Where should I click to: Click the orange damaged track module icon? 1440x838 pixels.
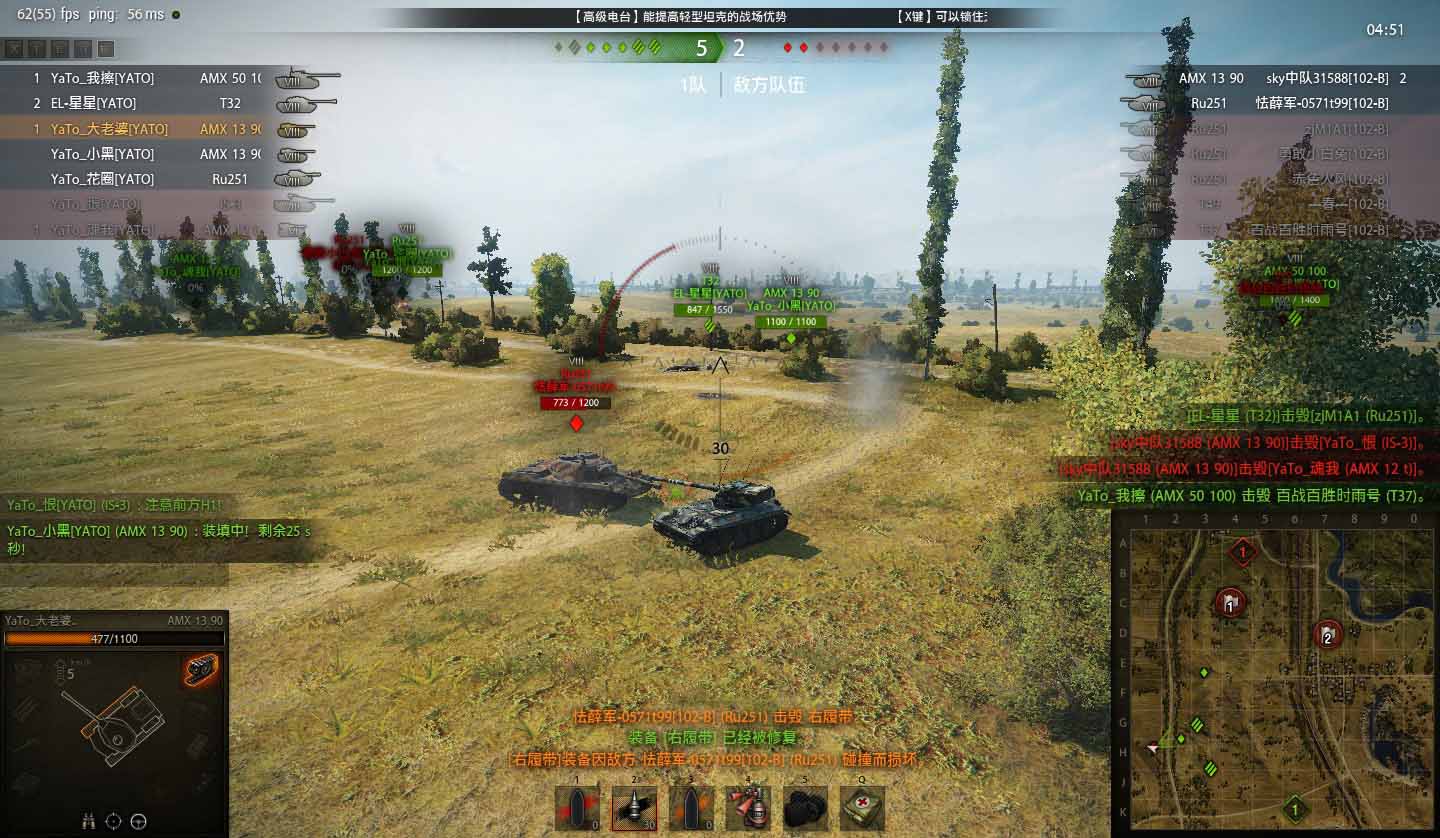(201, 670)
